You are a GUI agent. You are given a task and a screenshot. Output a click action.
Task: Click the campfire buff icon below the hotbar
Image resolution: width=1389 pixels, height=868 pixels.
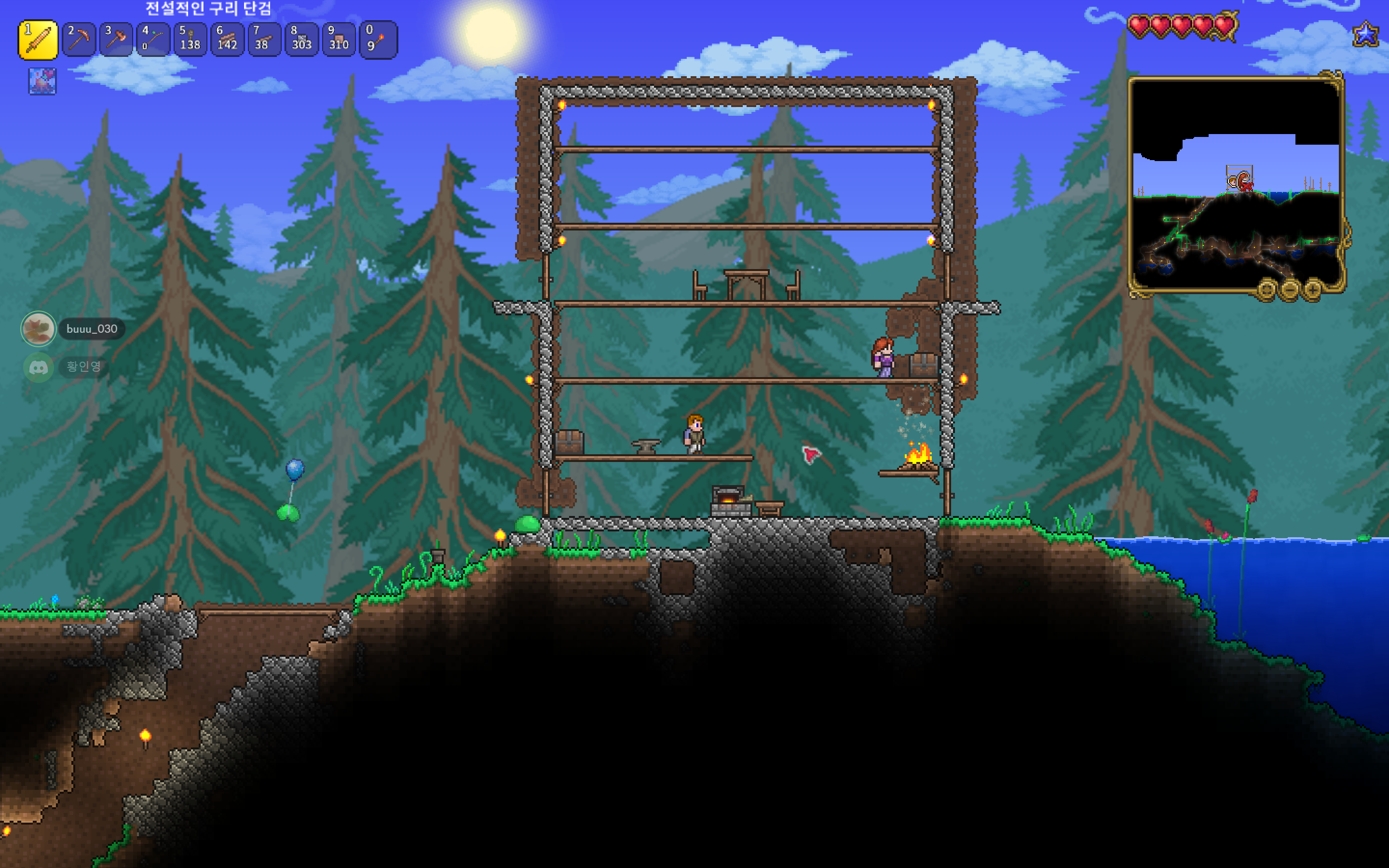(42, 81)
